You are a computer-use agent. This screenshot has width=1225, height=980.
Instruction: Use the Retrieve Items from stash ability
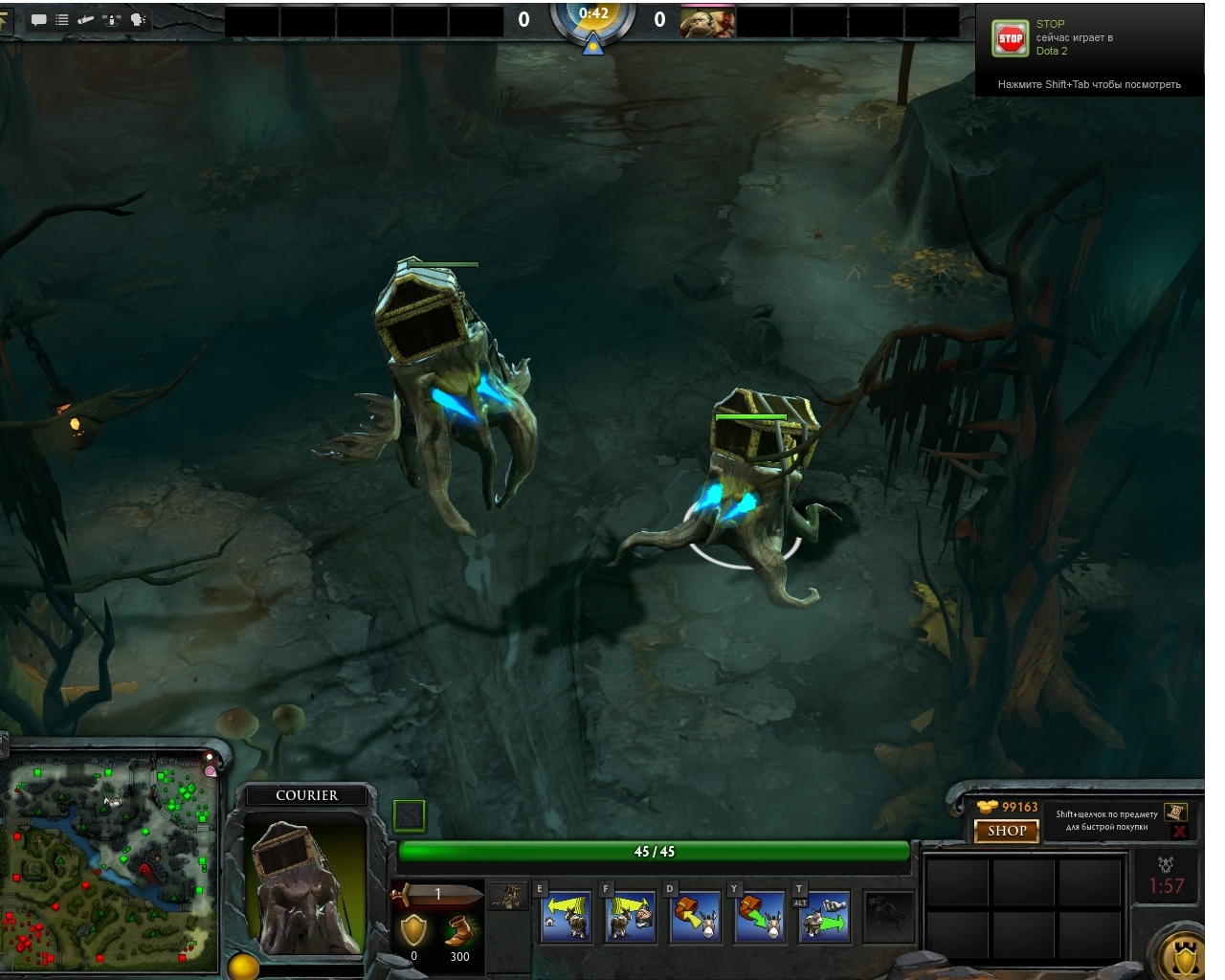pos(760,916)
